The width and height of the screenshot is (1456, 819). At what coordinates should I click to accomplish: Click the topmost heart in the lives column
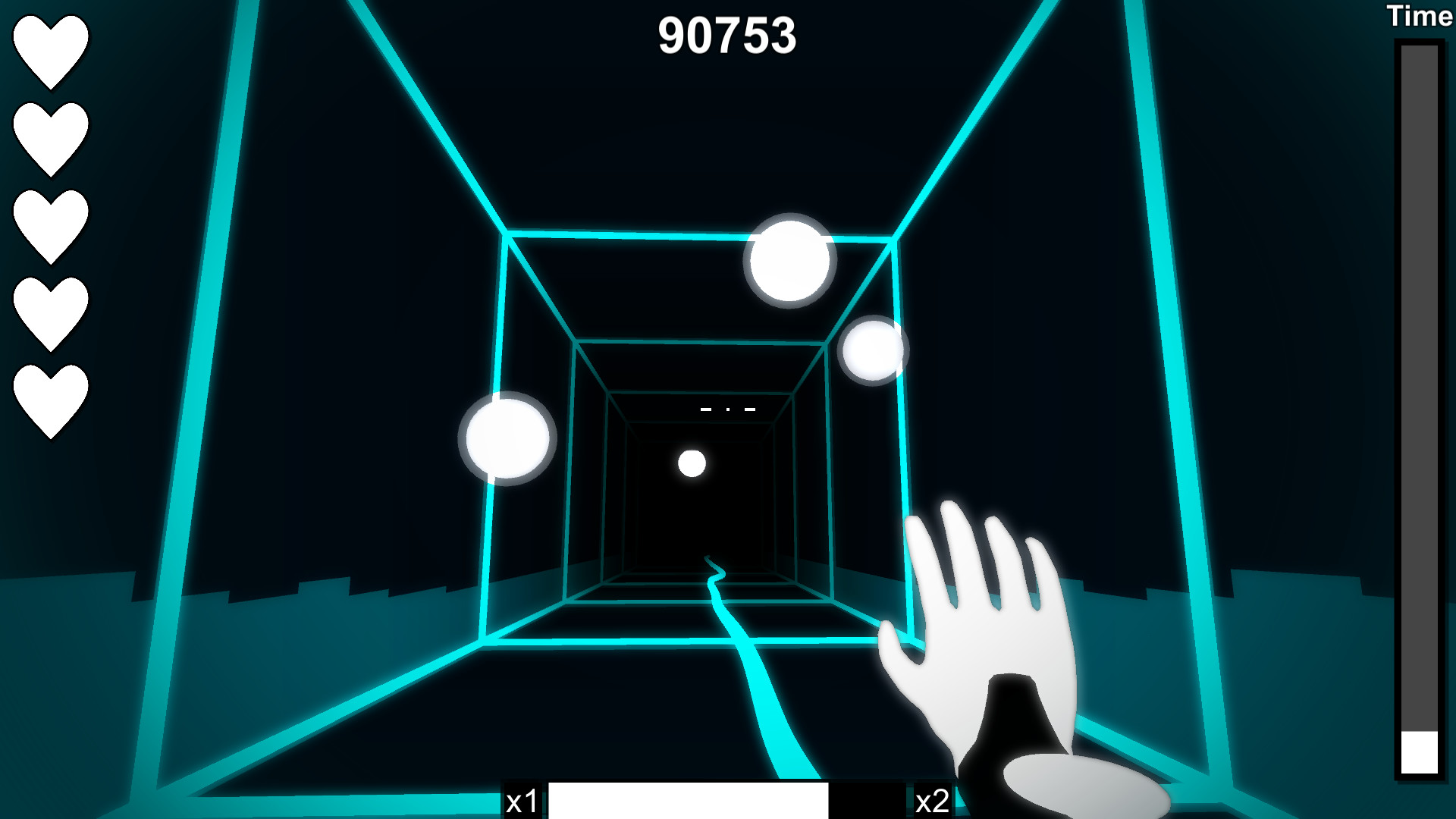50,49
